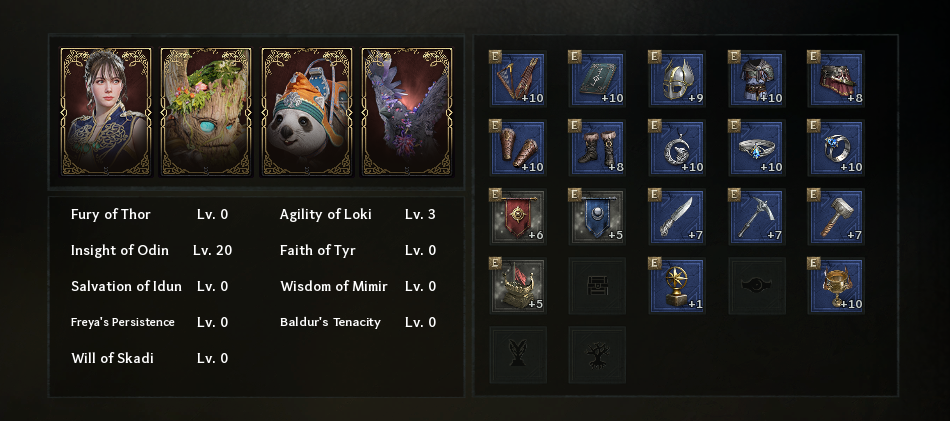Screen dimensions: 950x421
Task: Select the green spellbook equipment slot
Action: point(598,80)
